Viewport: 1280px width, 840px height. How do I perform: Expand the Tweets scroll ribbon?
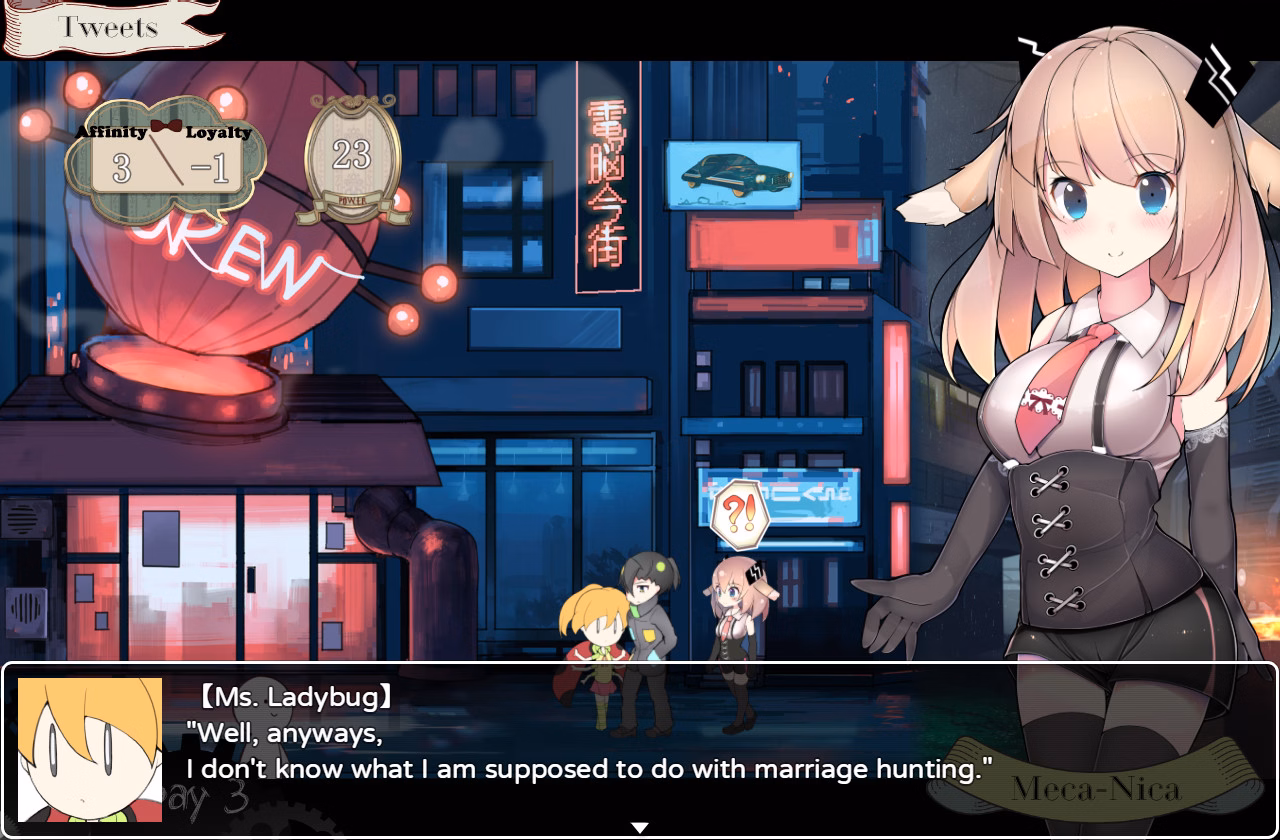pyautogui.click(x=110, y=26)
